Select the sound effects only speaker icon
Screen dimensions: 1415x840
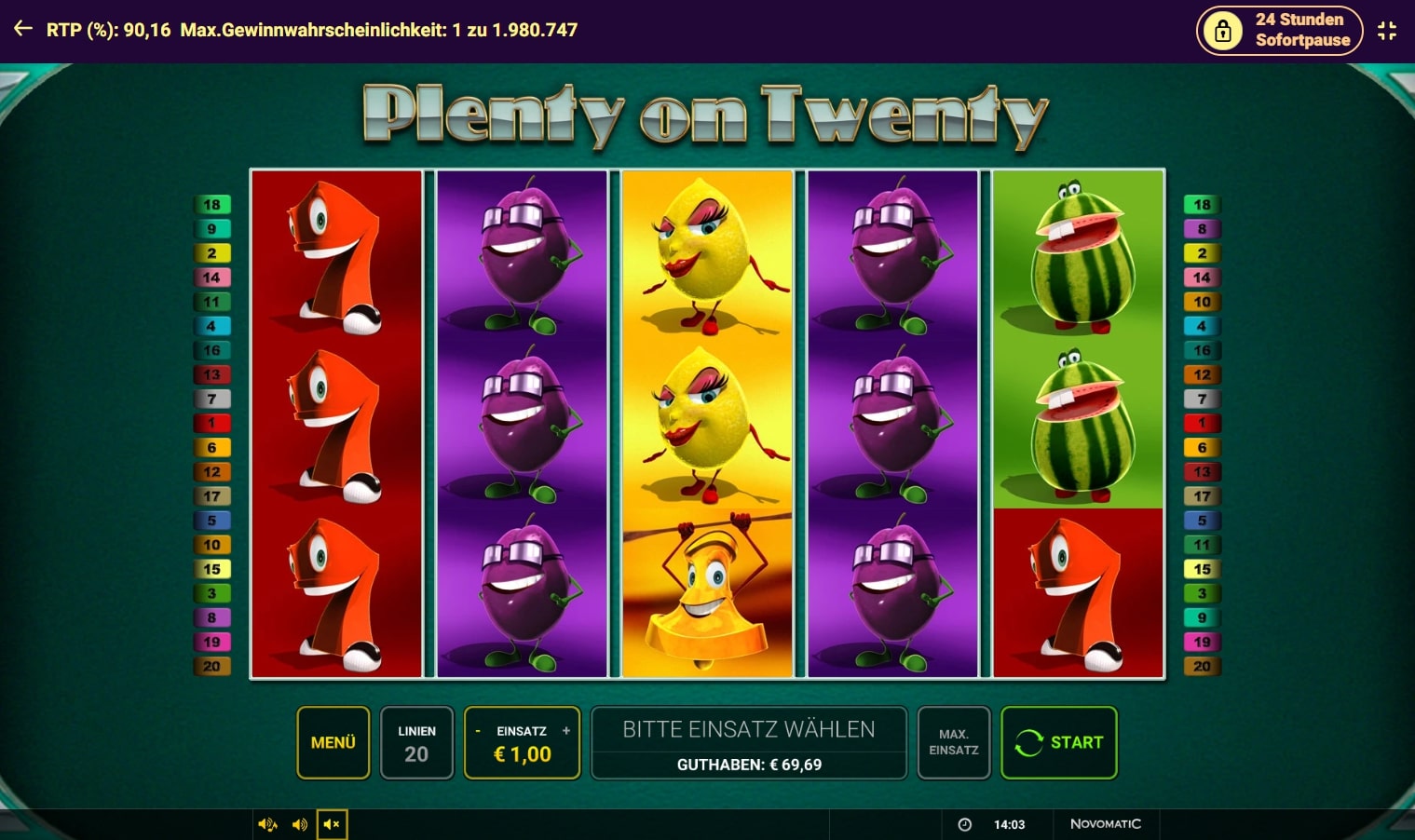(300, 824)
